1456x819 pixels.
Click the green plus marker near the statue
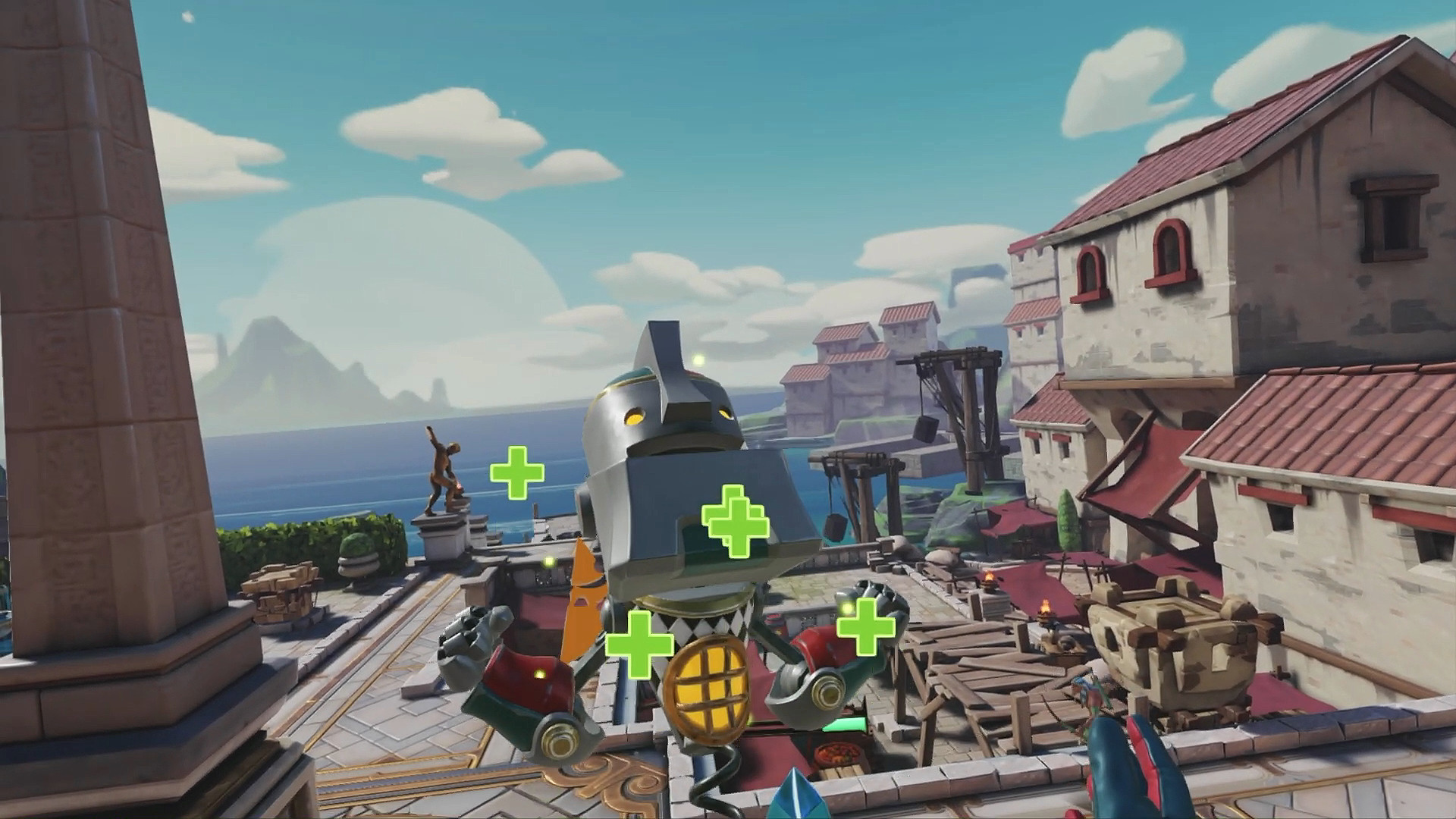[x=518, y=473]
